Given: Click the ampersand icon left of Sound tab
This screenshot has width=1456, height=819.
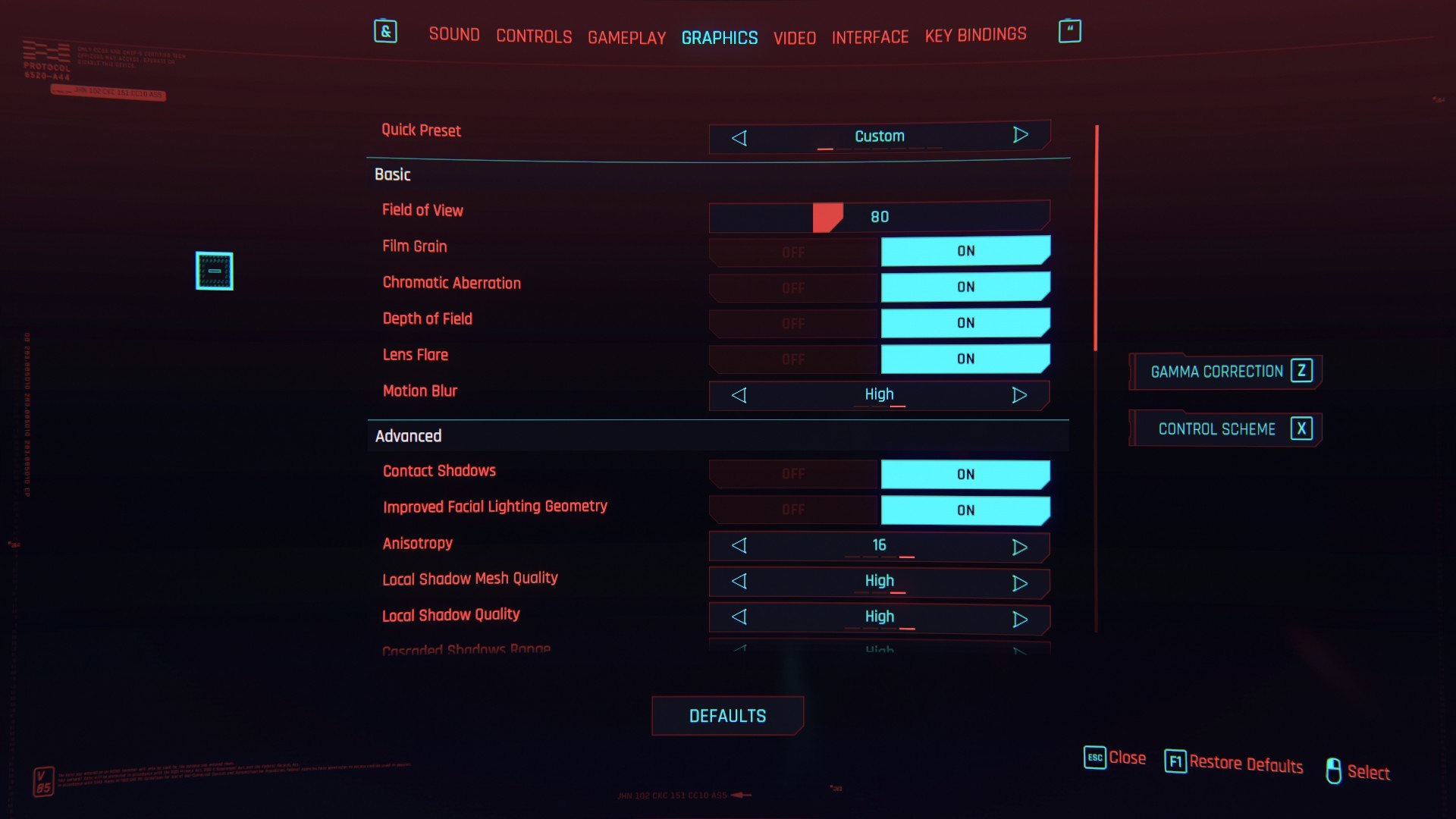Looking at the screenshot, I should point(385,31).
